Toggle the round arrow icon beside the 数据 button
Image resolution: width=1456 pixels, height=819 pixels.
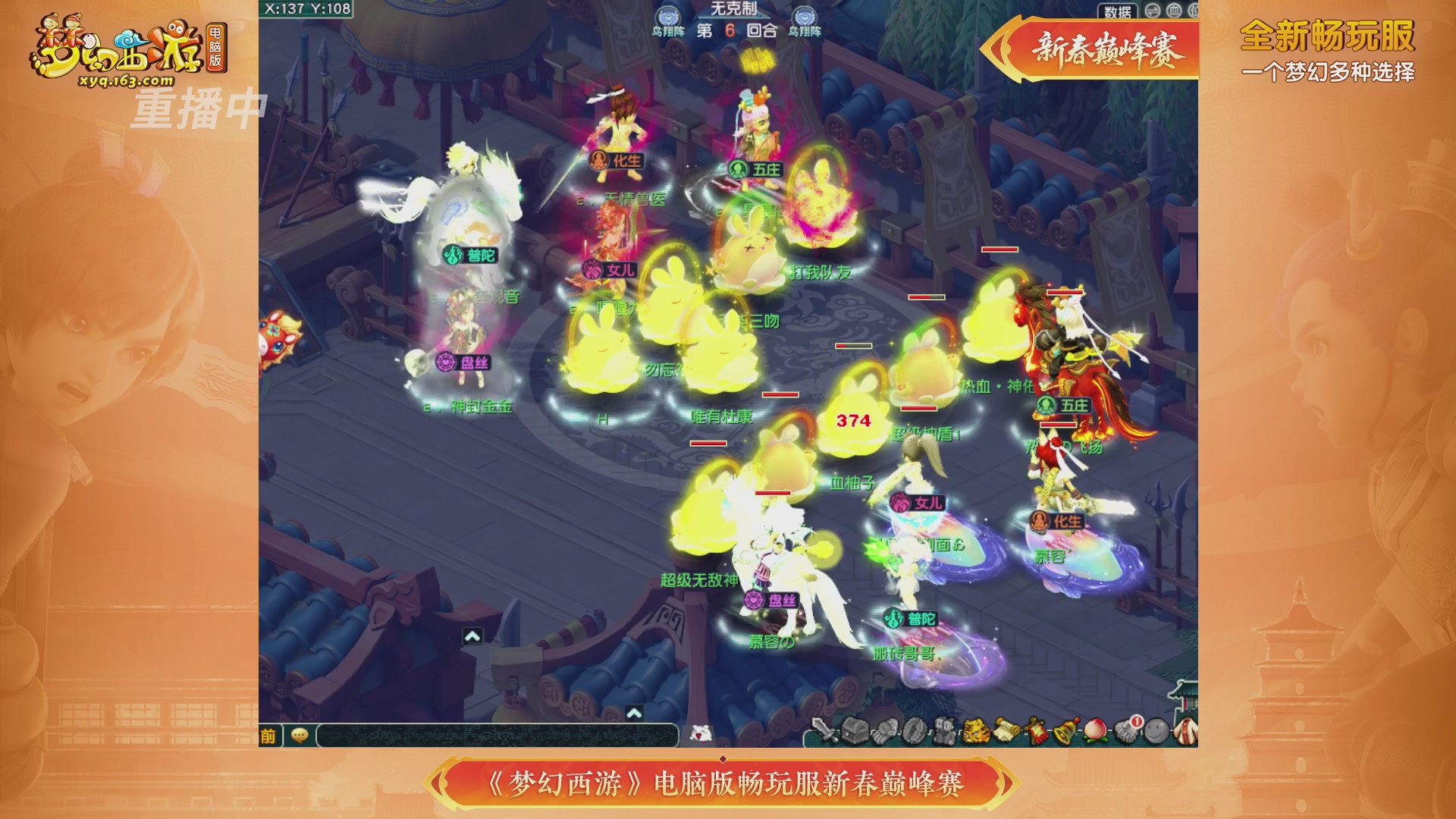pos(1152,11)
